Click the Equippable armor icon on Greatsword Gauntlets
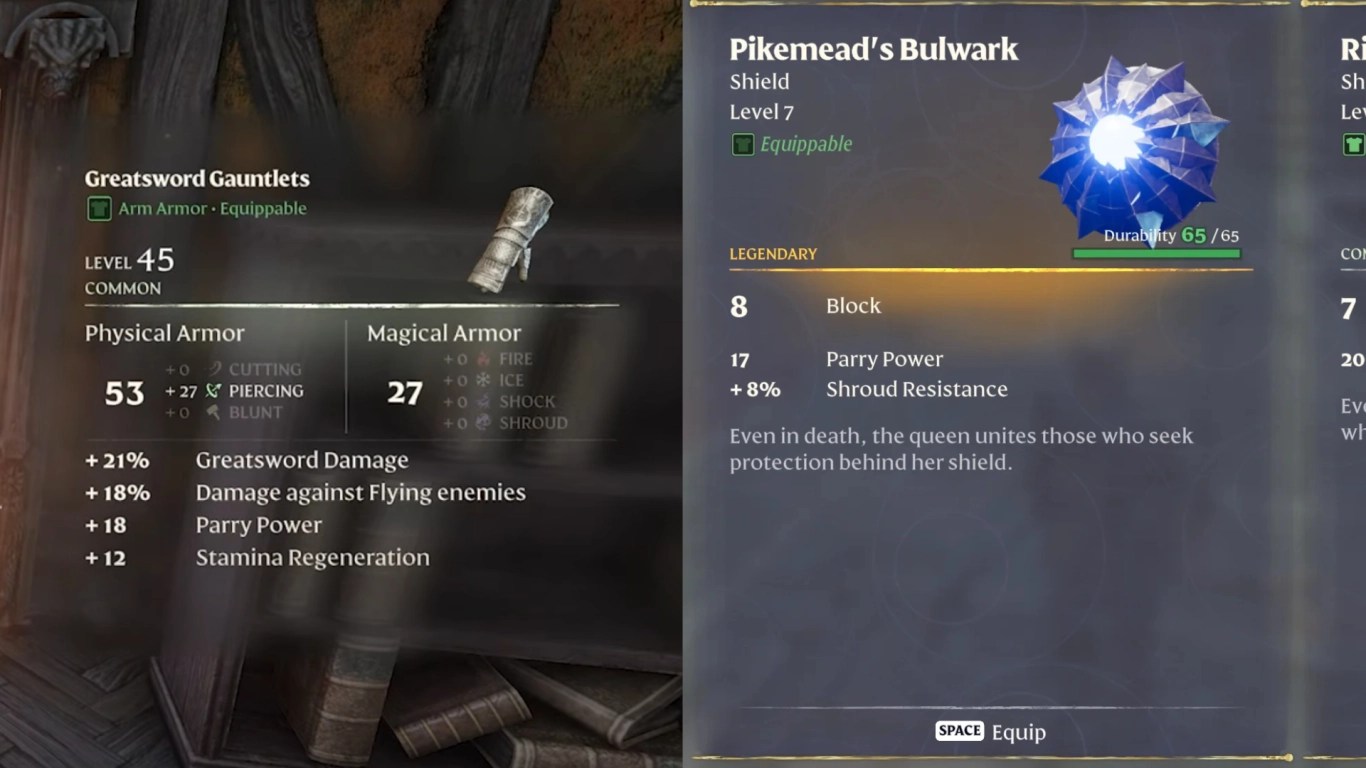Screen dimensions: 1366x768 (x=97, y=208)
